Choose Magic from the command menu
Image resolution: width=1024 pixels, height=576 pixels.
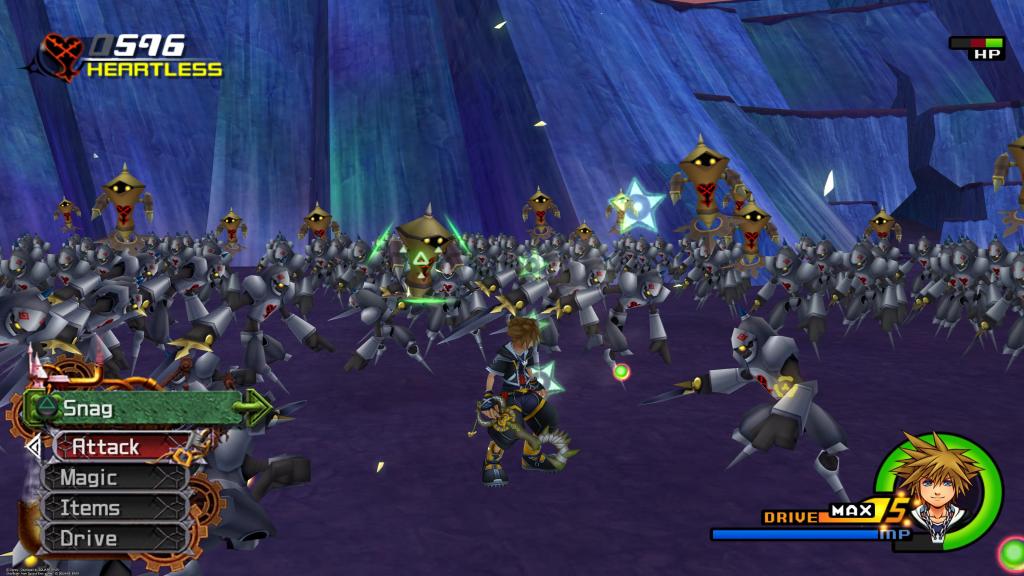pyautogui.click(x=112, y=478)
